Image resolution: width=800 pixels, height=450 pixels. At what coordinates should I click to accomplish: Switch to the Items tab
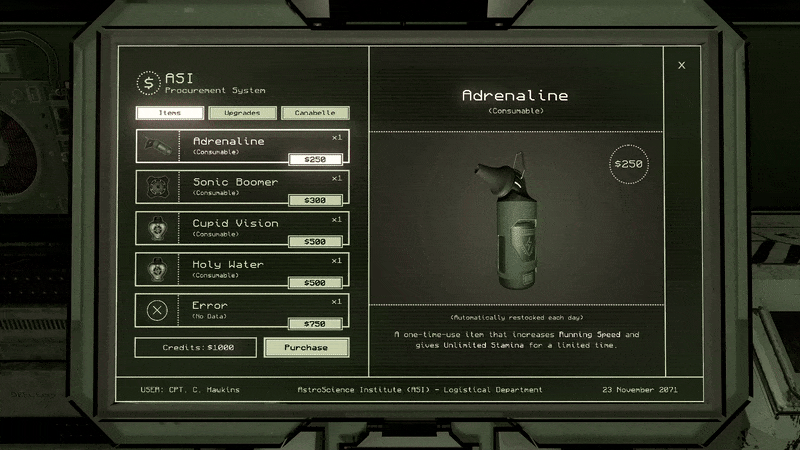(170, 114)
